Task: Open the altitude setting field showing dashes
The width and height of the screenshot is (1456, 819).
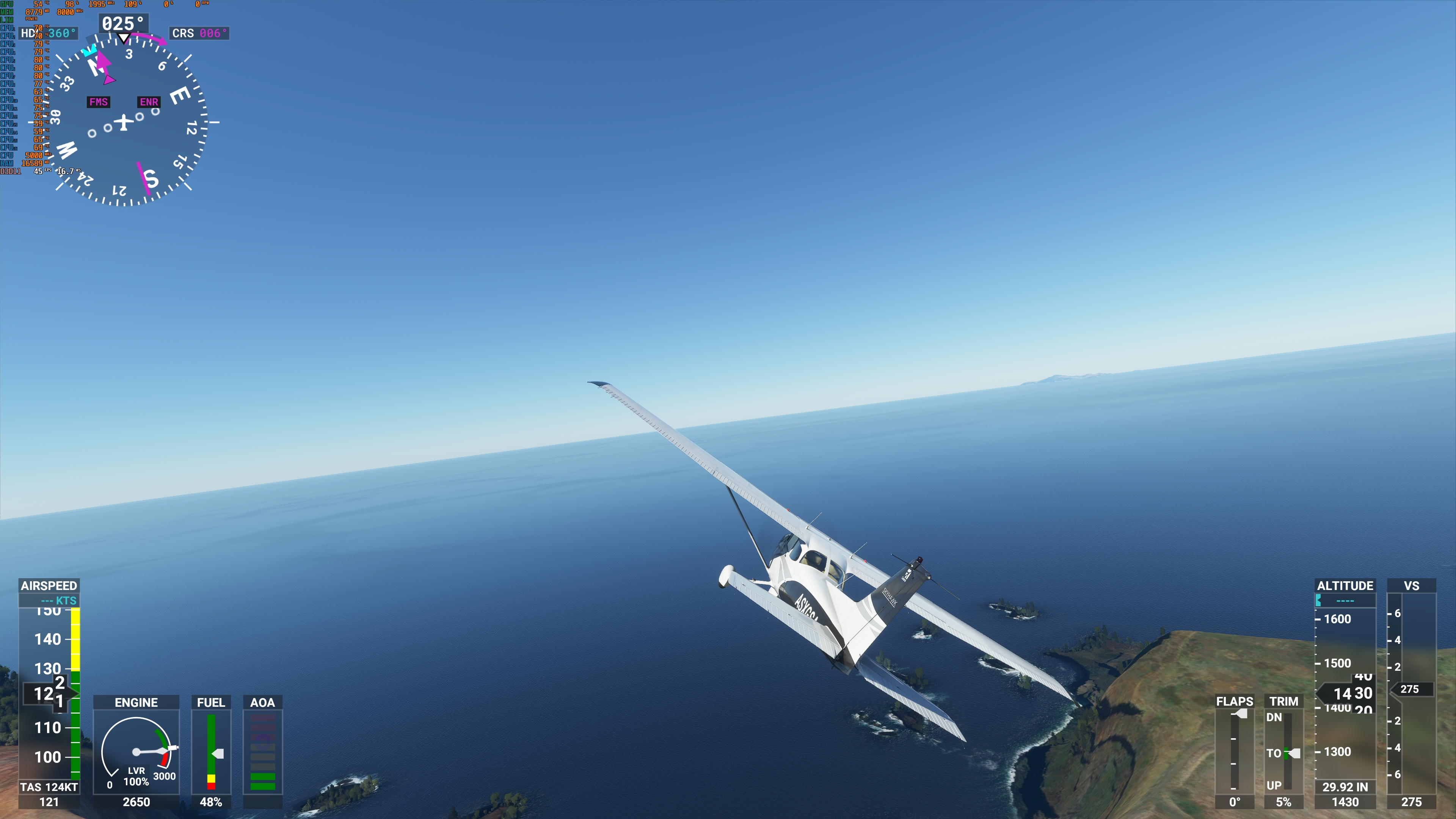Action: [1345, 601]
